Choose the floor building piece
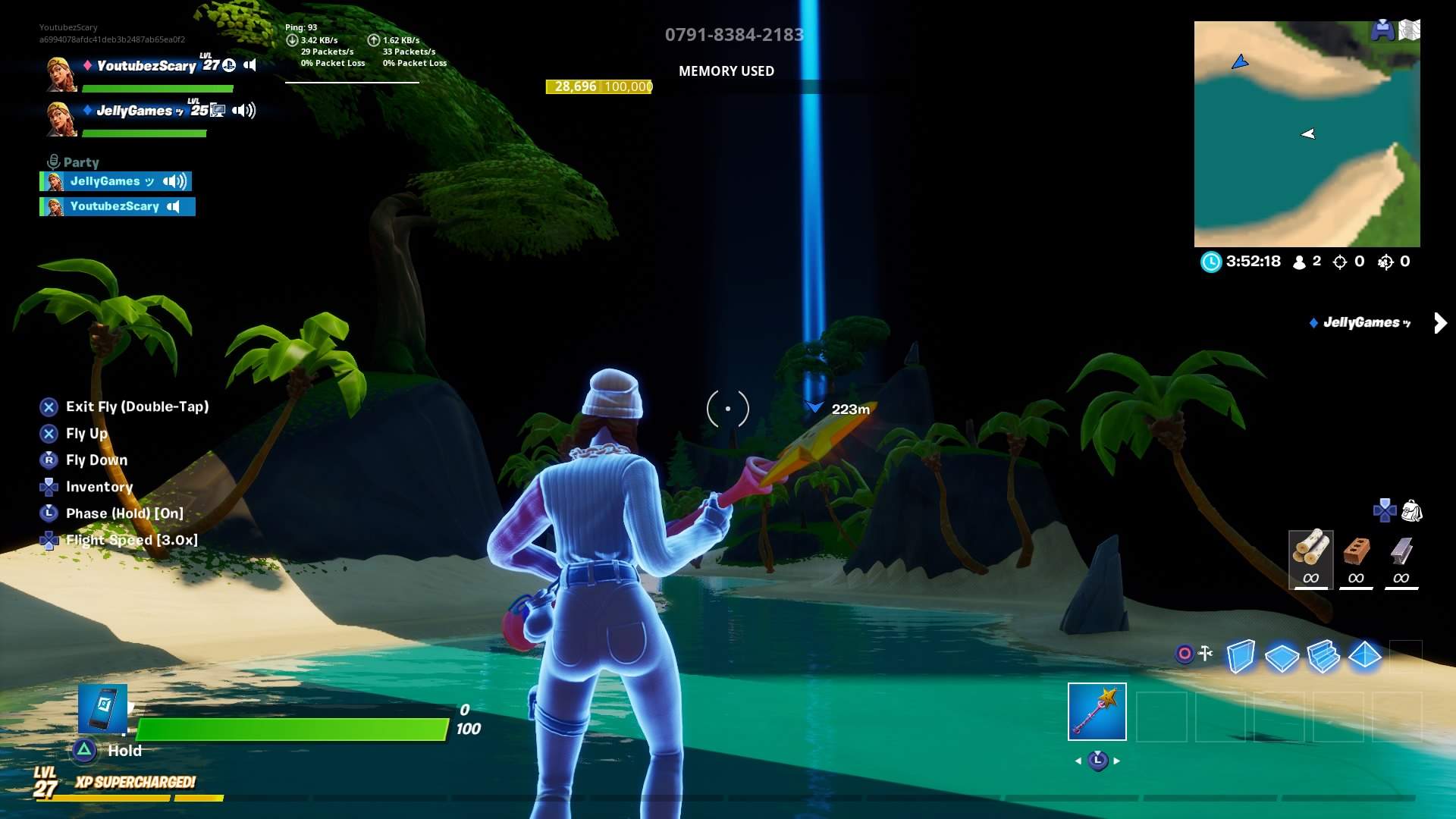Screen dimensions: 1456x819 [x=1282, y=655]
